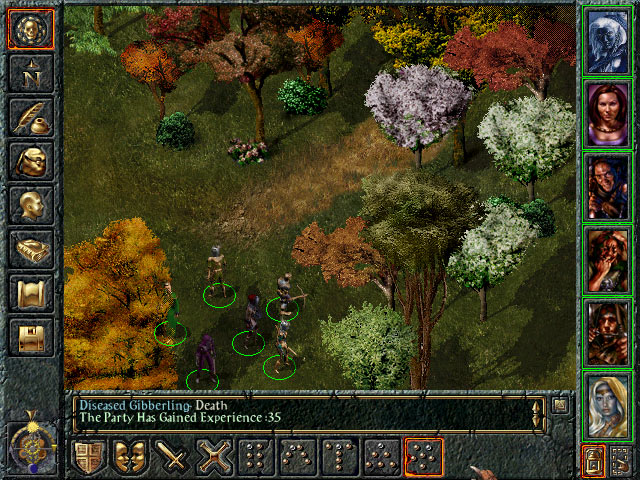Select the Talk masks action button
The height and width of the screenshot is (480, 640).
[x=133, y=457]
